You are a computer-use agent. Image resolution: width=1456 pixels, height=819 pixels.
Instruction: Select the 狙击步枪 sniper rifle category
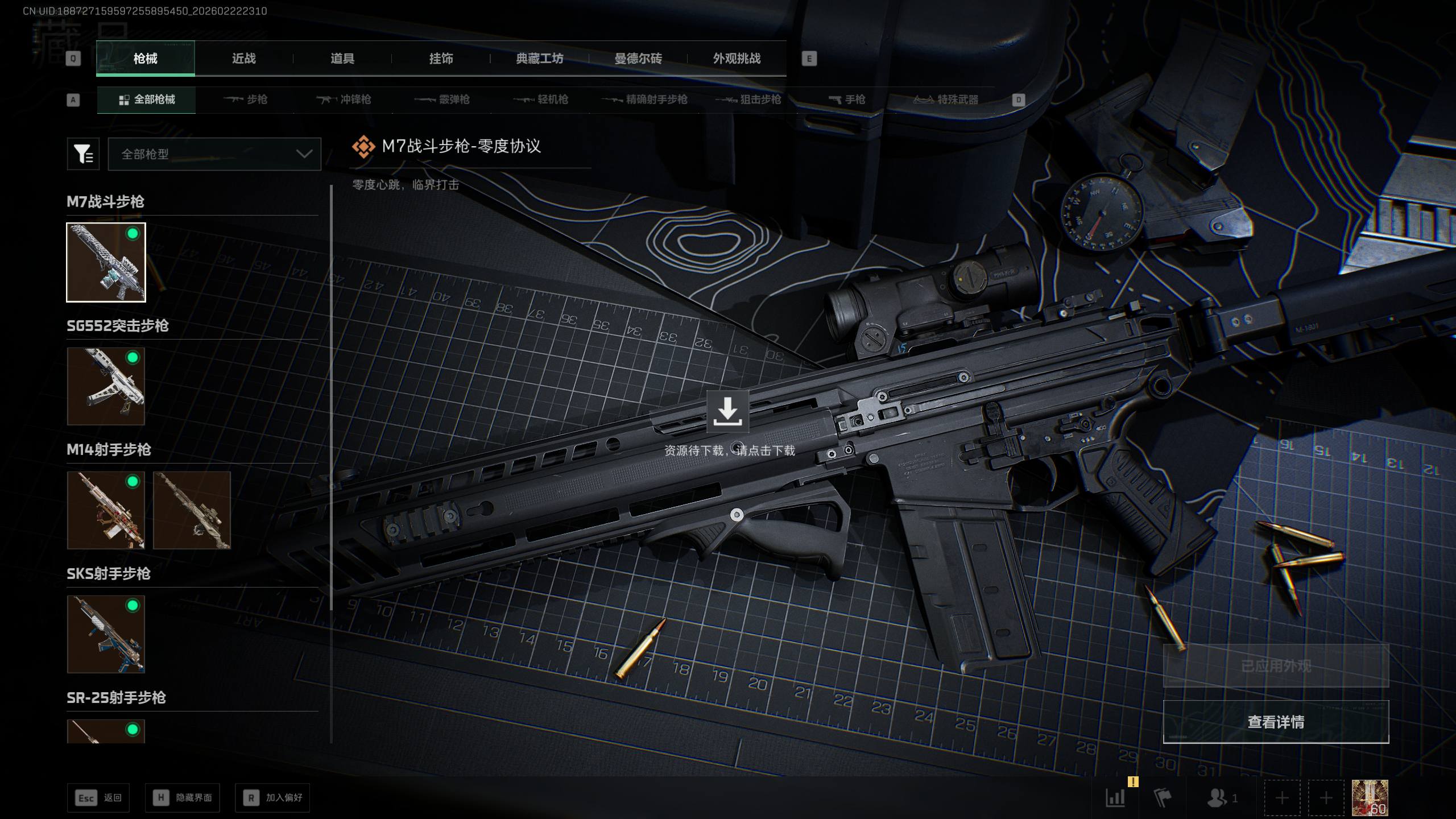(748, 100)
